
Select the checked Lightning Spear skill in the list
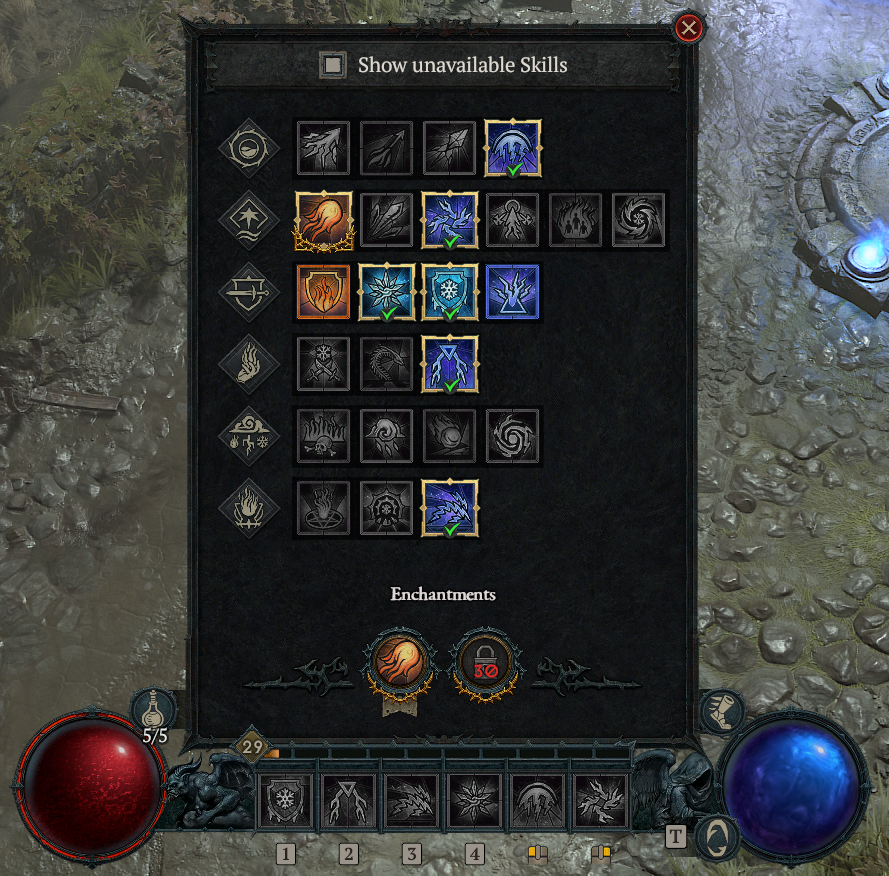[x=450, y=363]
